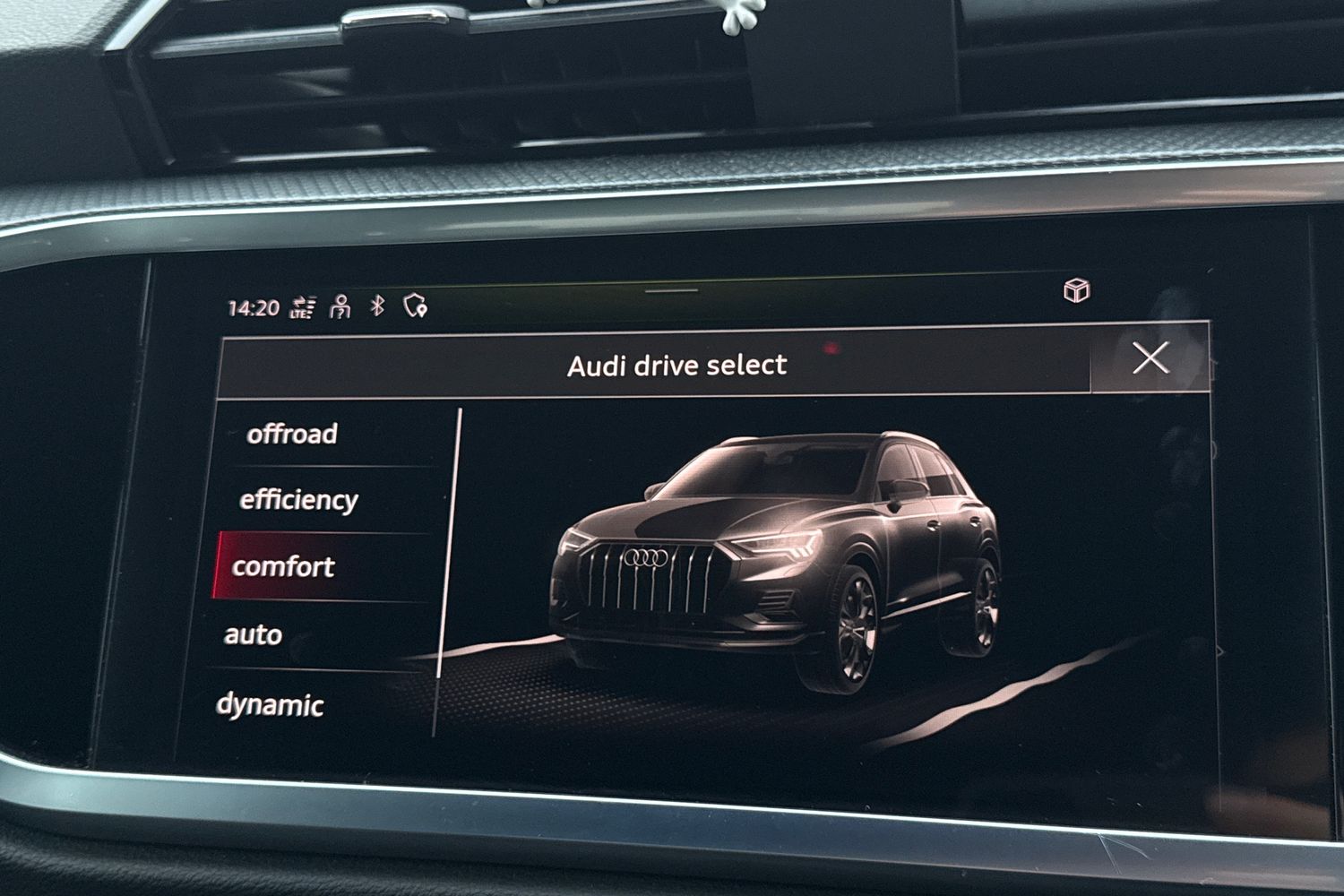The image size is (1344, 896).
Task: Select the comfort drive mode
Action: click(285, 566)
